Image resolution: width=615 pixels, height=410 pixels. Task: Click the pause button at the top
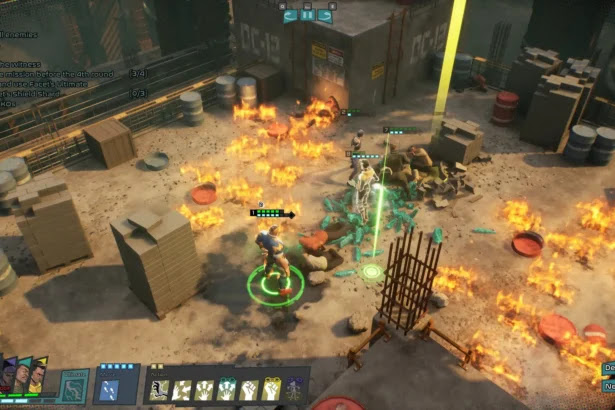coord(308,15)
